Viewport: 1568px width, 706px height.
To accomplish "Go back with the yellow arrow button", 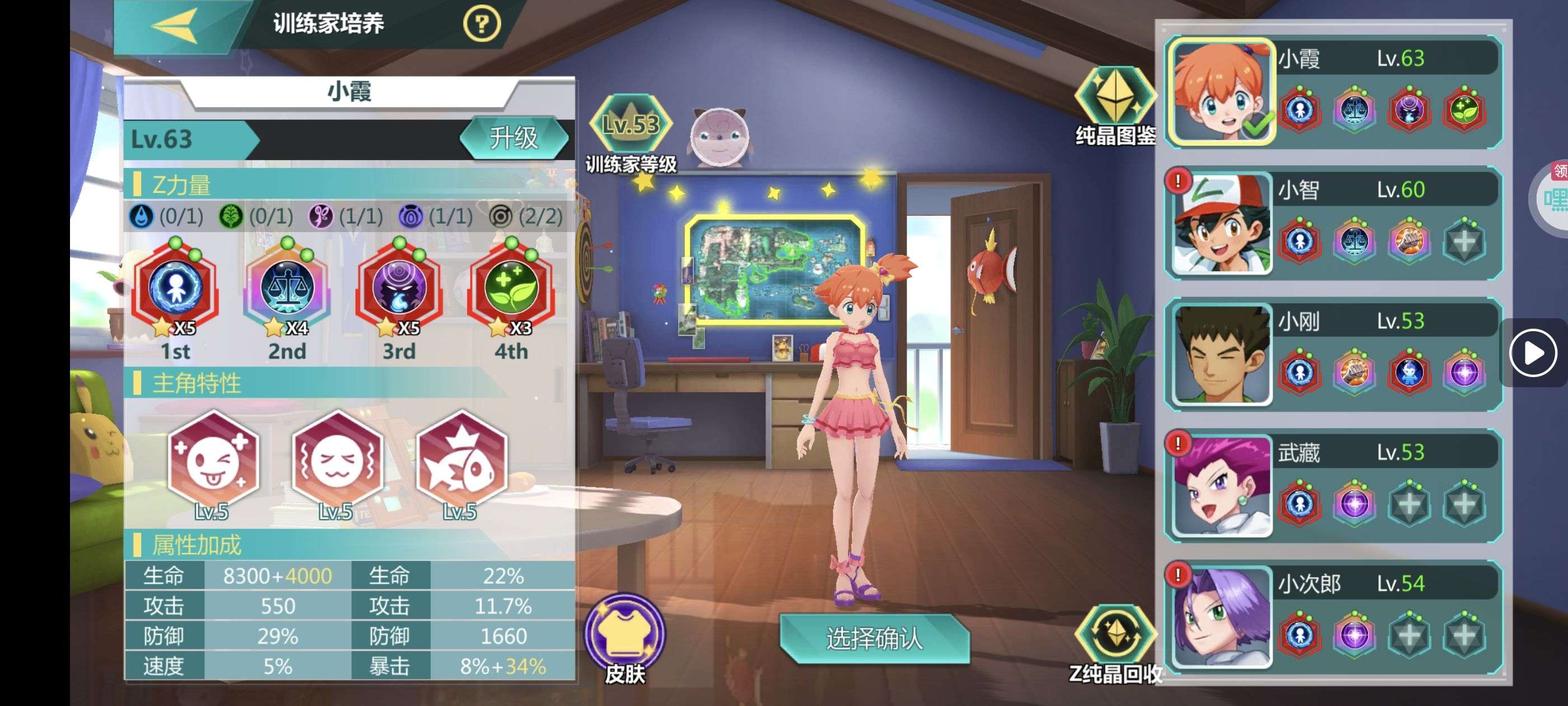I will pos(175,26).
